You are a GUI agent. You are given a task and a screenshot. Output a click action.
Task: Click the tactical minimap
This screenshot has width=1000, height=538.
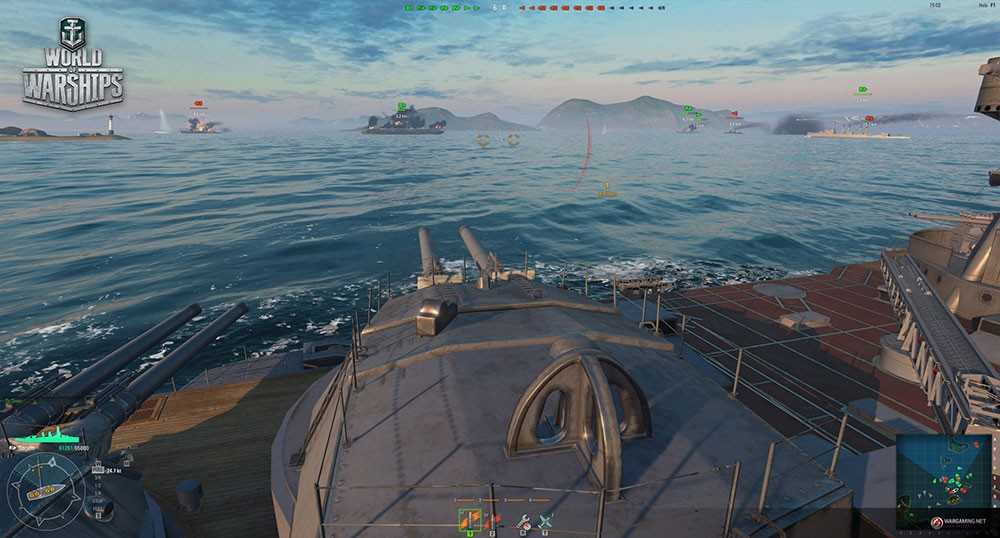click(x=944, y=469)
